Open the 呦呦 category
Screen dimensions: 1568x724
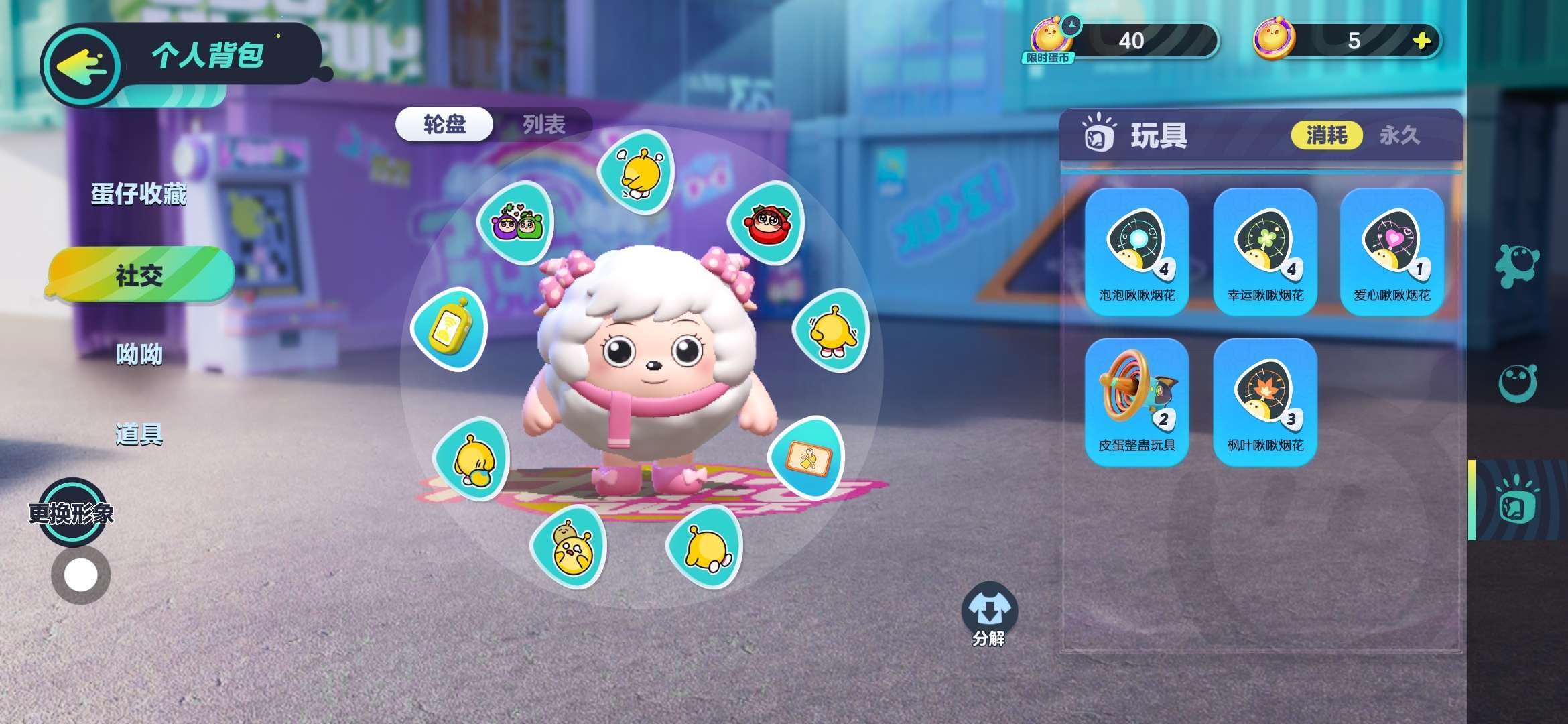(x=139, y=354)
